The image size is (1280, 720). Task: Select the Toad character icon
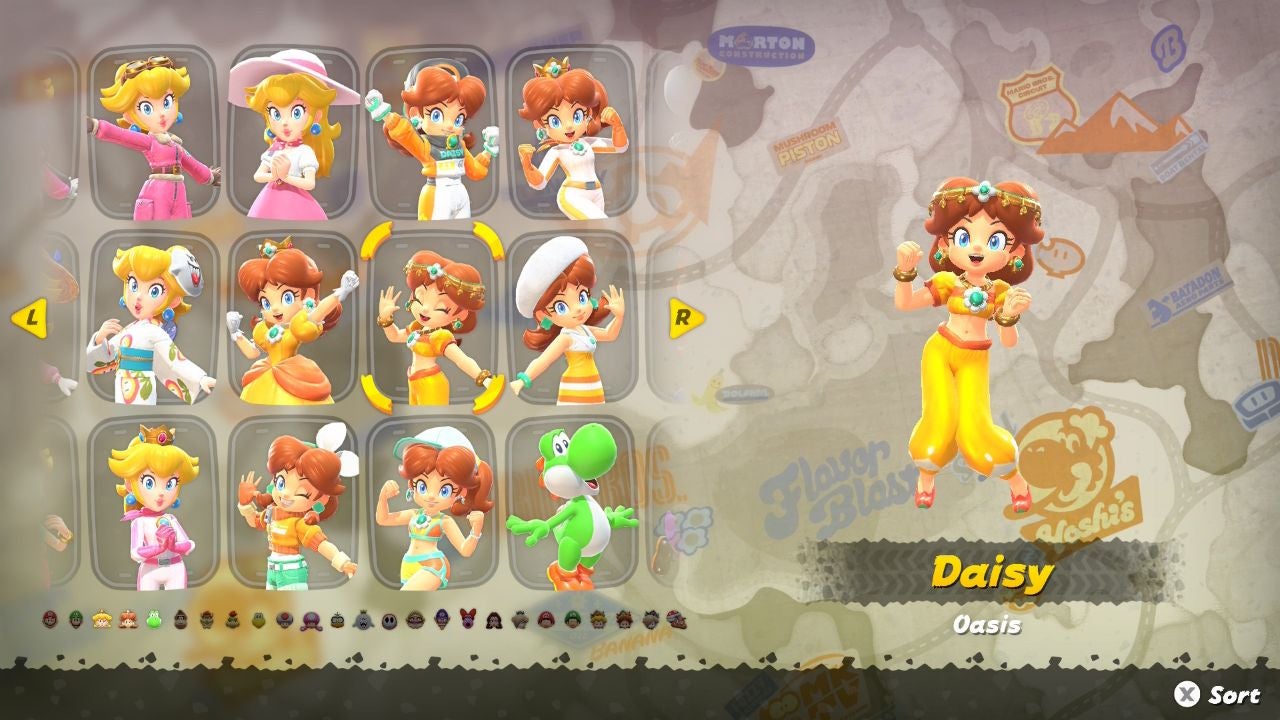[285, 621]
